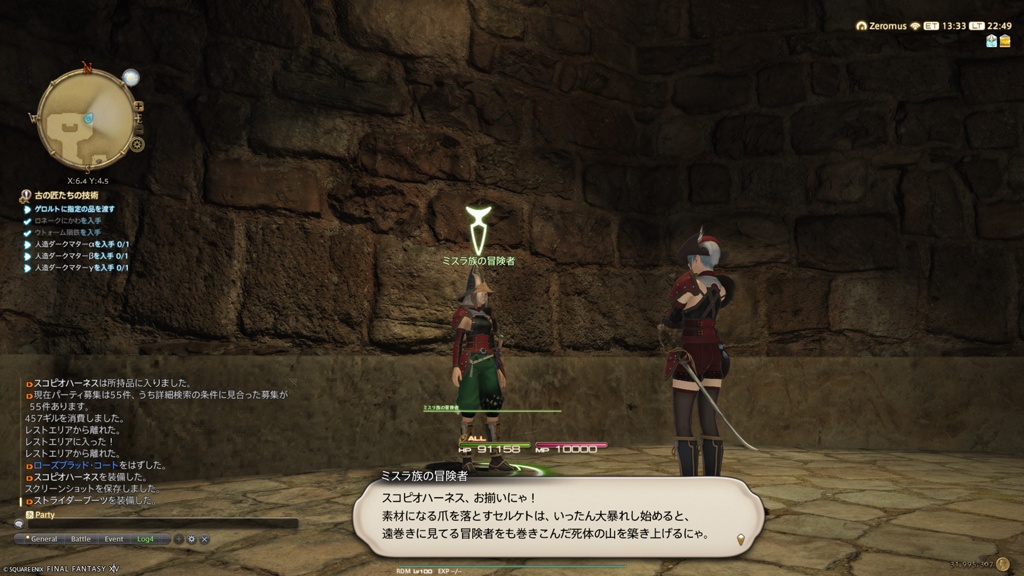Click the weather orb beside the minimap
1024x576 pixels.
click(130, 77)
